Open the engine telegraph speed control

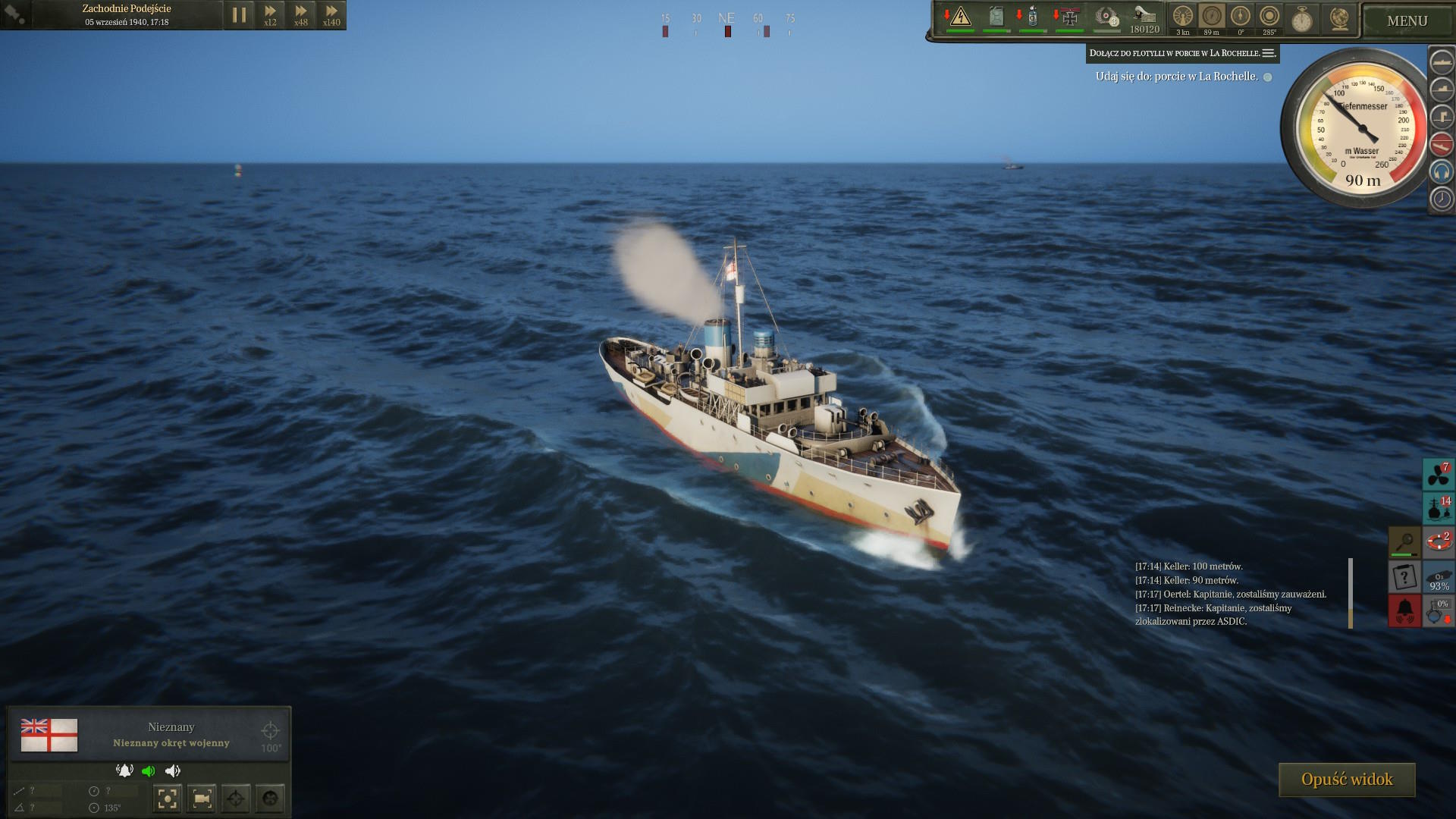[1183, 18]
